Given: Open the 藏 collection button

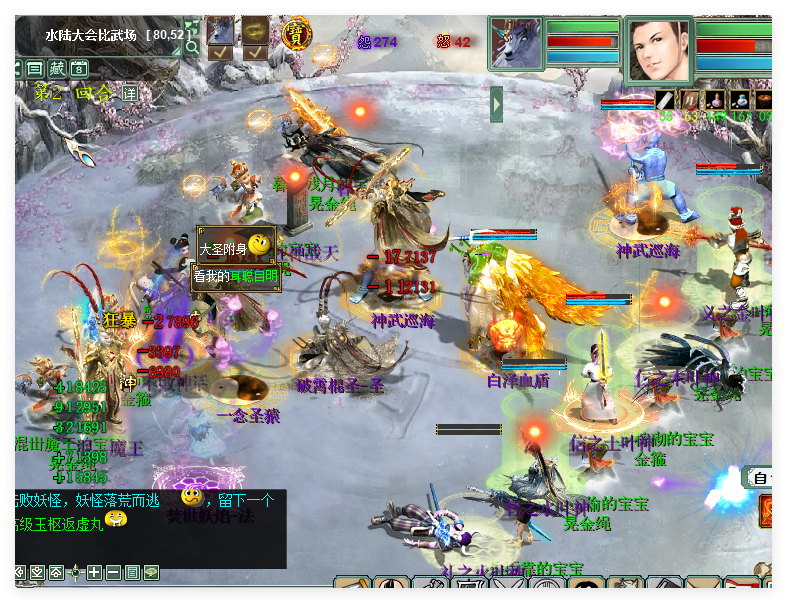Looking at the screenshot, I should click(57, 69).
